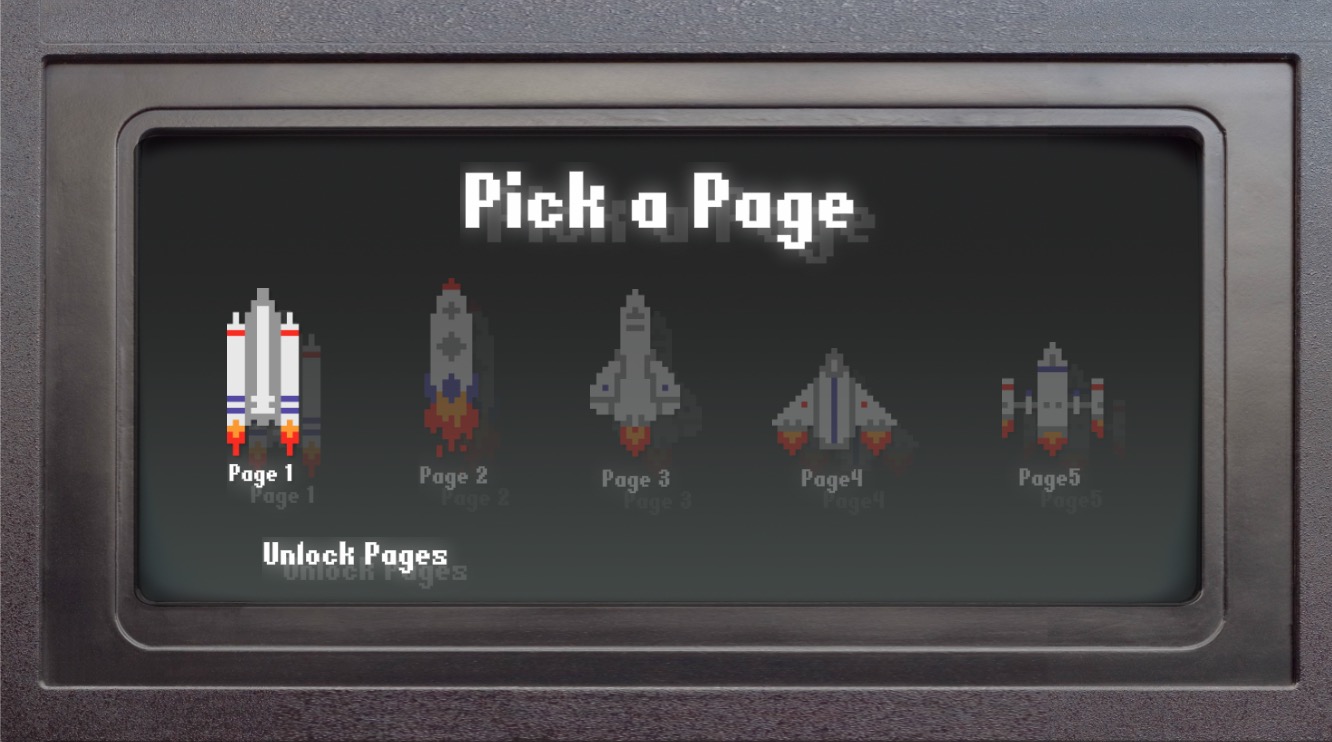The width and height of the screenshot is (1332, 742).
Task: Click the Unlock Pages button
Action: (354, 554)
